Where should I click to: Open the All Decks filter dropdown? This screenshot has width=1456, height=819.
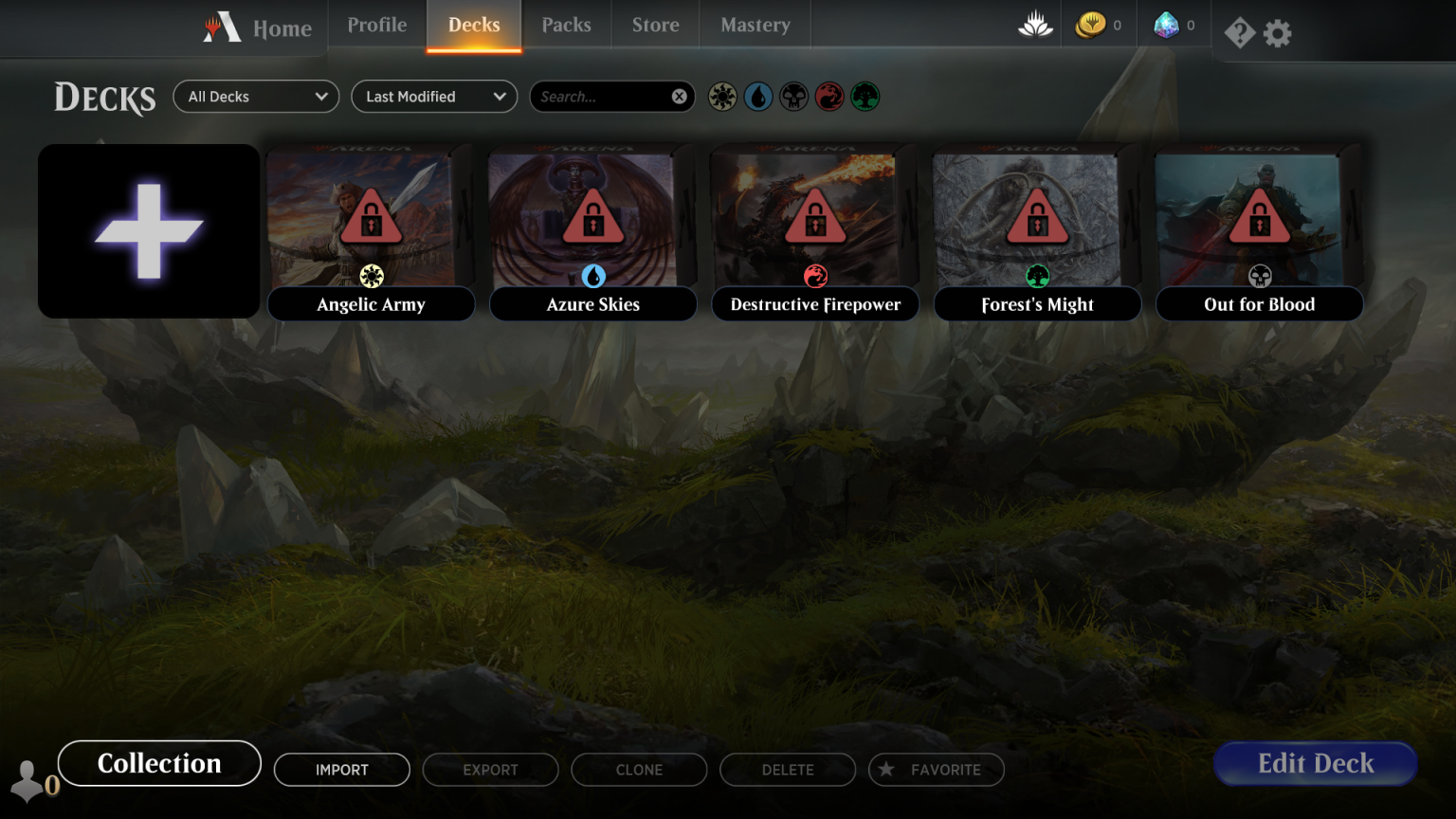[x=255, y=96]
